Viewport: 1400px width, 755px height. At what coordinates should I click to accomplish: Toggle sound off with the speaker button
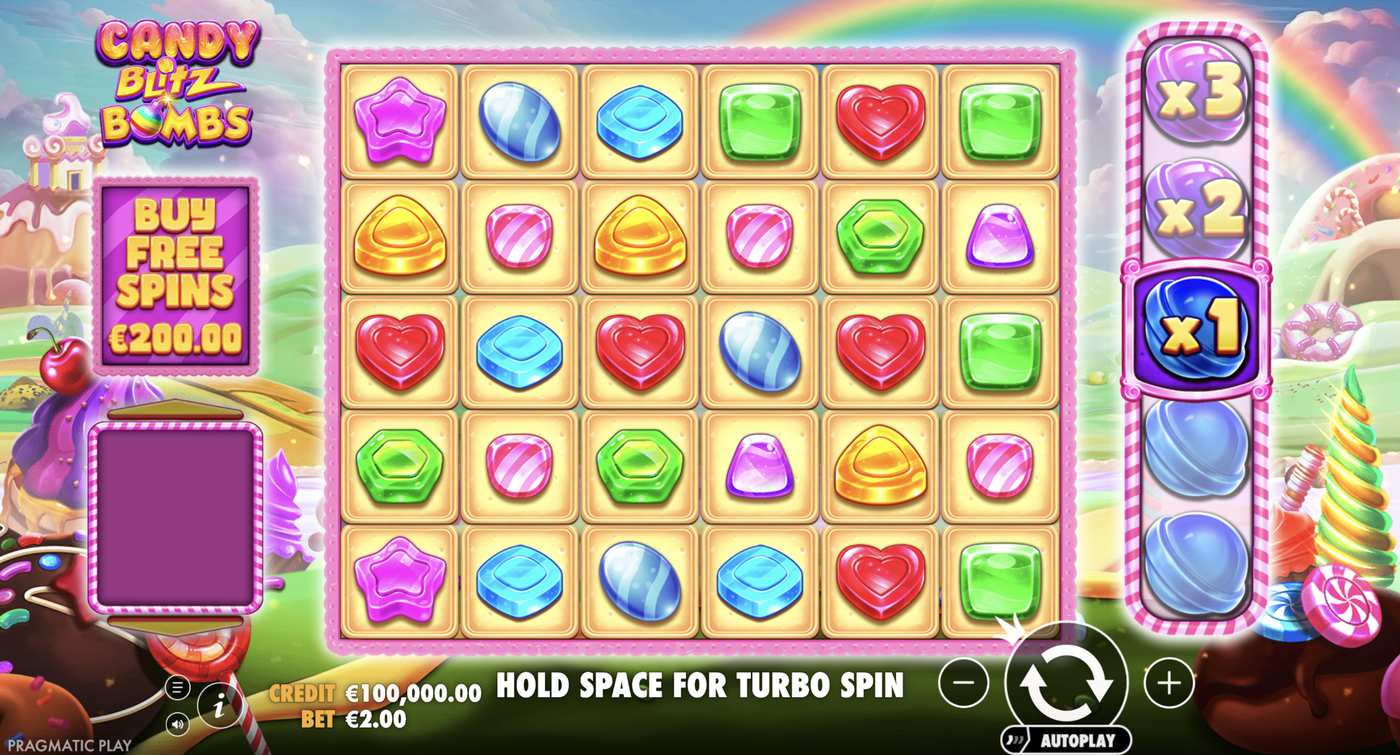[x=177, y=722]
